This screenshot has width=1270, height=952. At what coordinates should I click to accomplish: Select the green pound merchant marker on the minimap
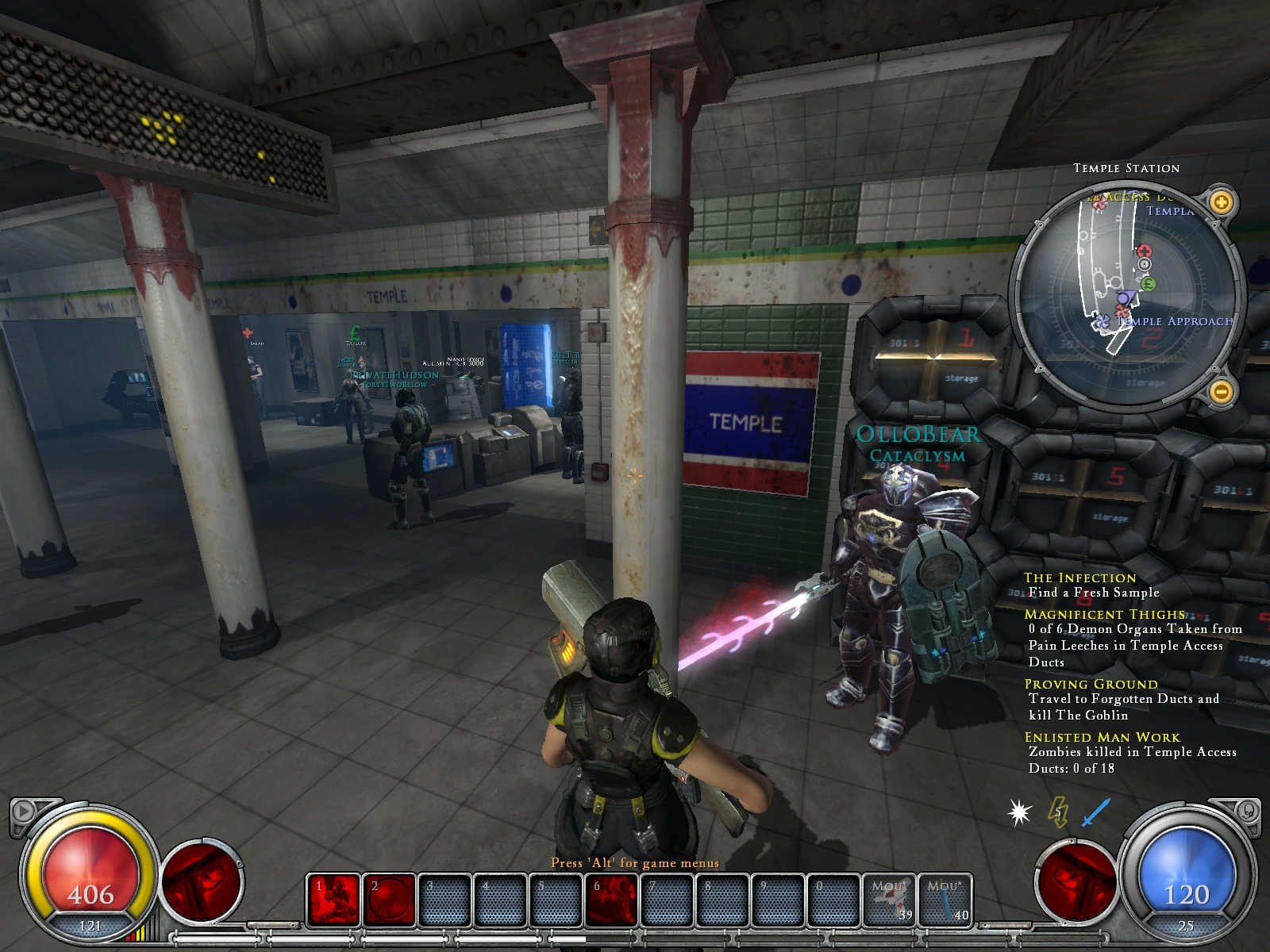coord(1148,283)
